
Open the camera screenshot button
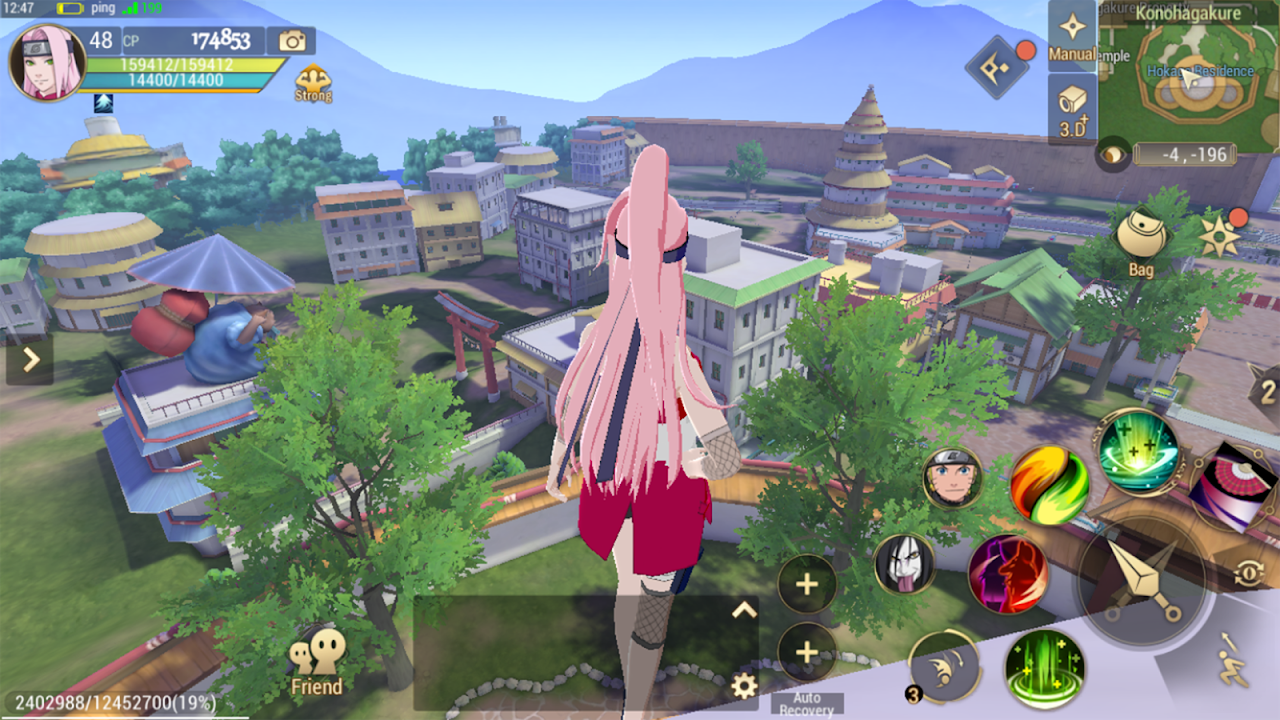click(x=292, y=40)
